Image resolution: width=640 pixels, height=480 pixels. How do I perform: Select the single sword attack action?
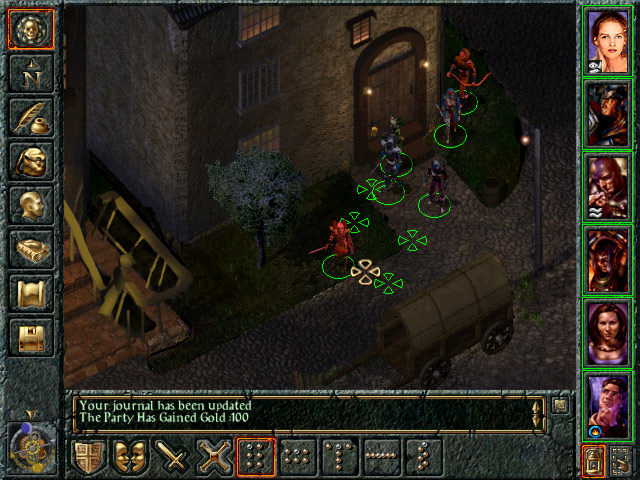pyautogui.click(x=172, y=458)
